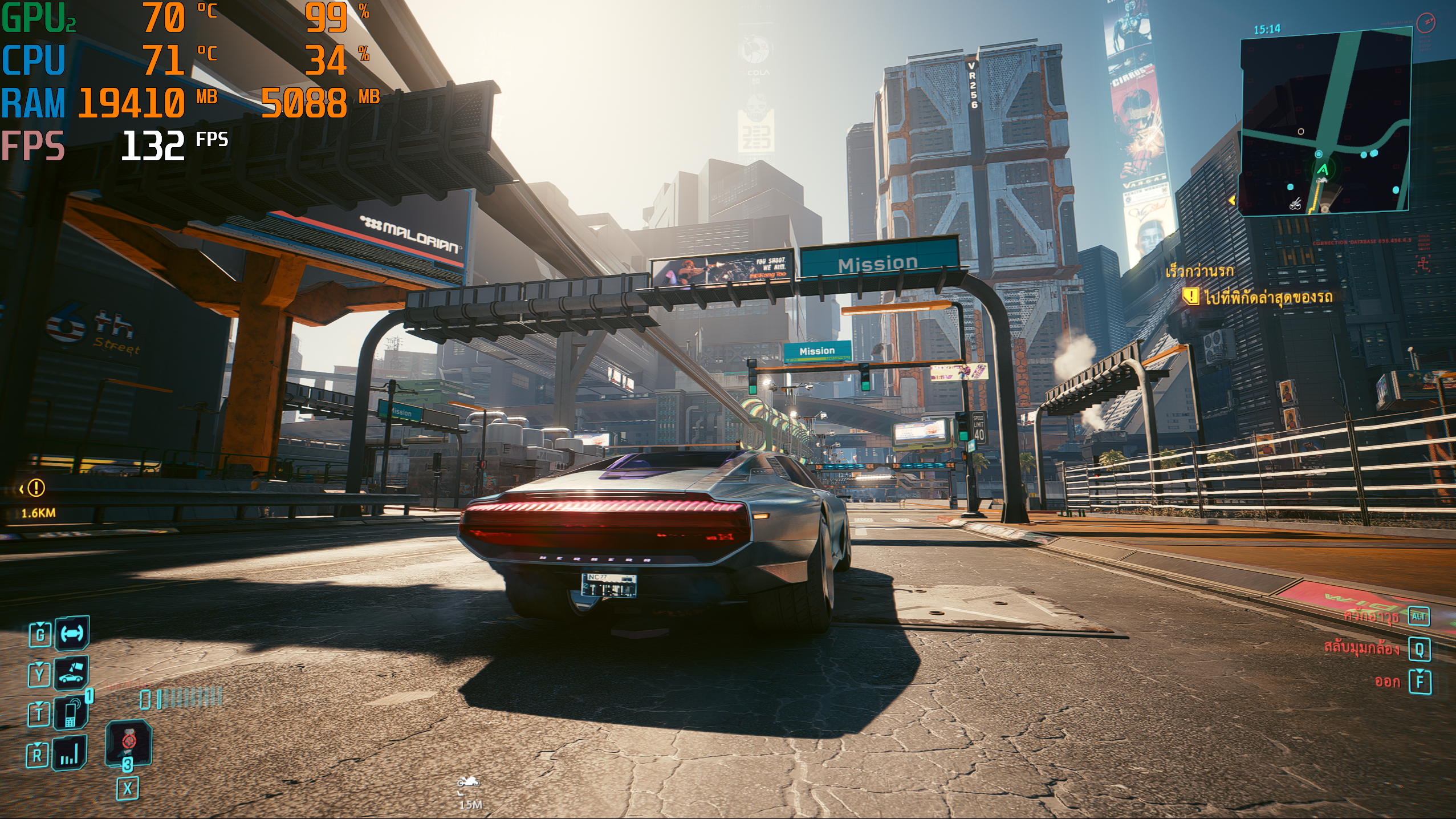Screen dimensions: 1456x819
Task: Open the mobile phone icon
Action: tap(71, 713)
